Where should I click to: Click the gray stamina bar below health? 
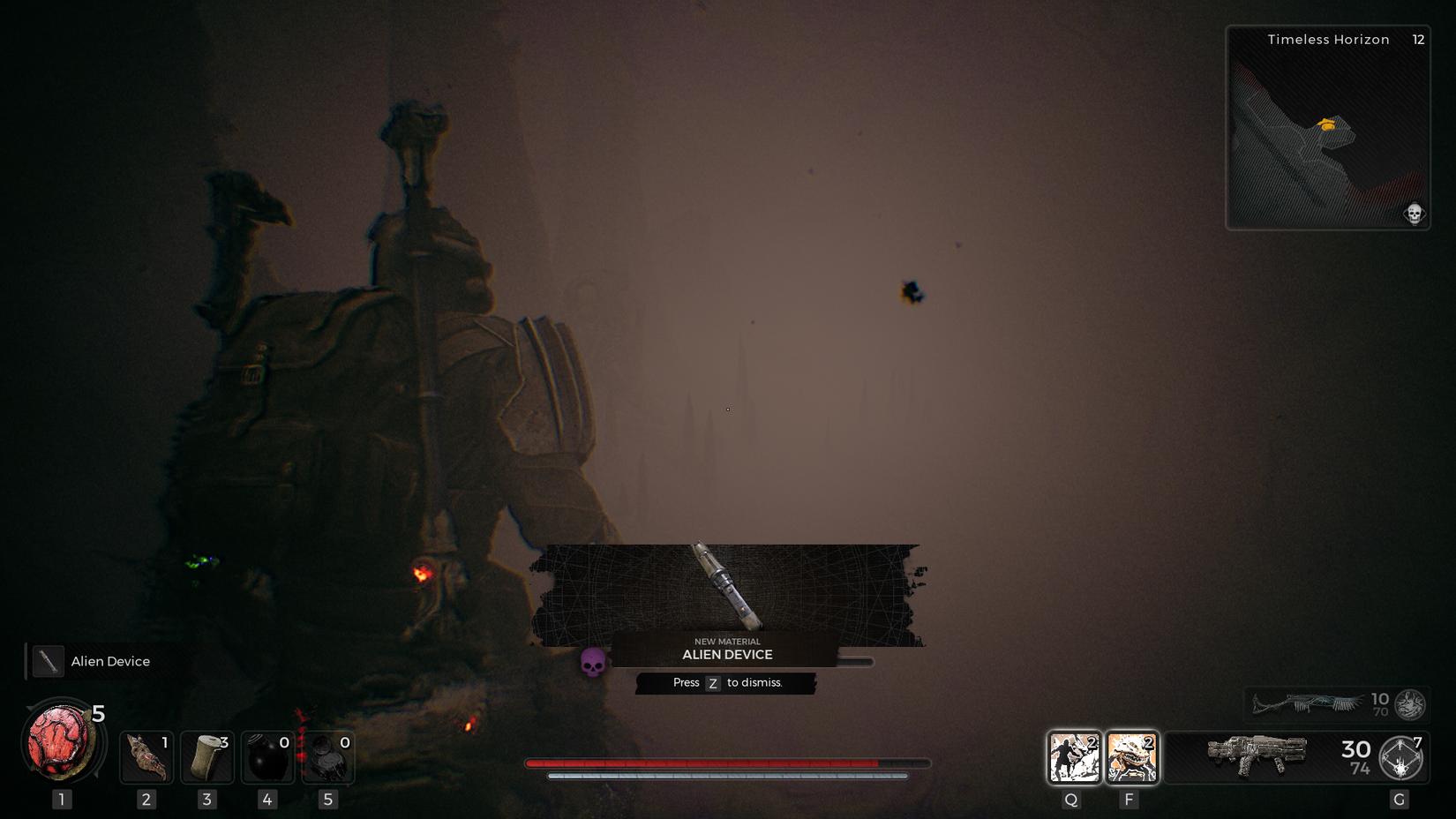click(x=728, y=778)
